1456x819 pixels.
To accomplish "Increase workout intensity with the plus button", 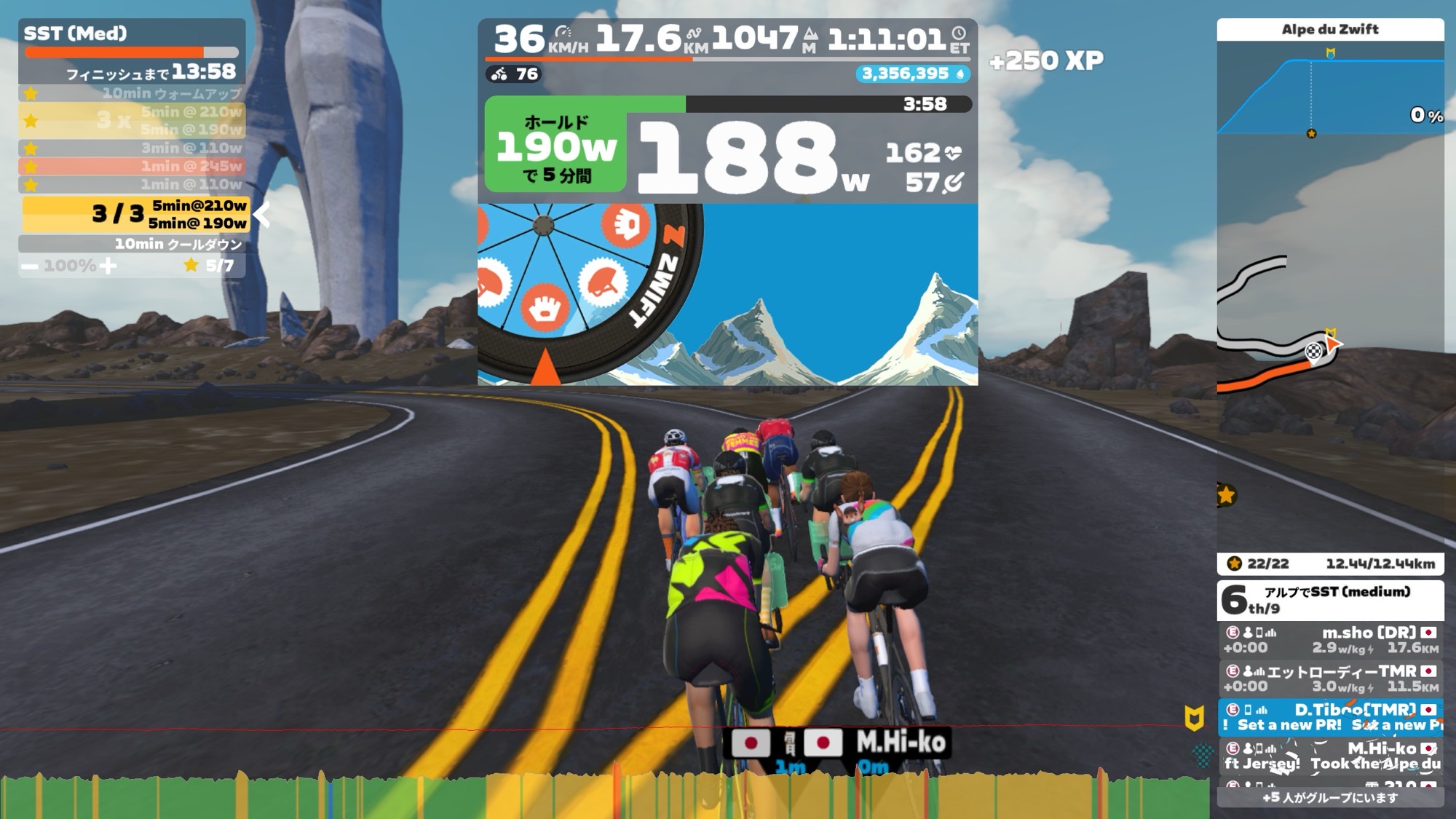I will point(108,266).
